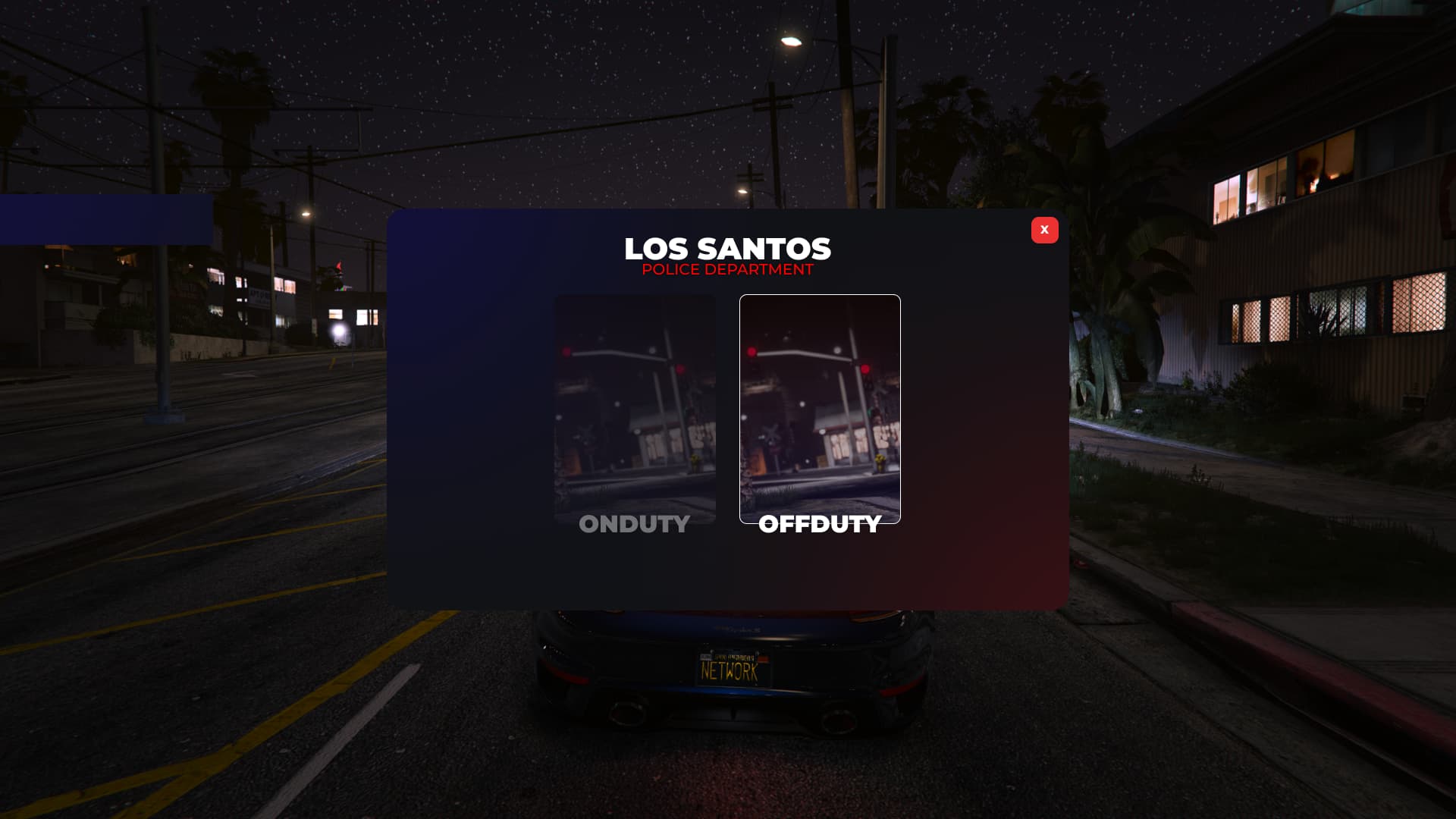Click the white-bordered OFFDUTY panel
1456x819 pixels.
pos(820,408)
